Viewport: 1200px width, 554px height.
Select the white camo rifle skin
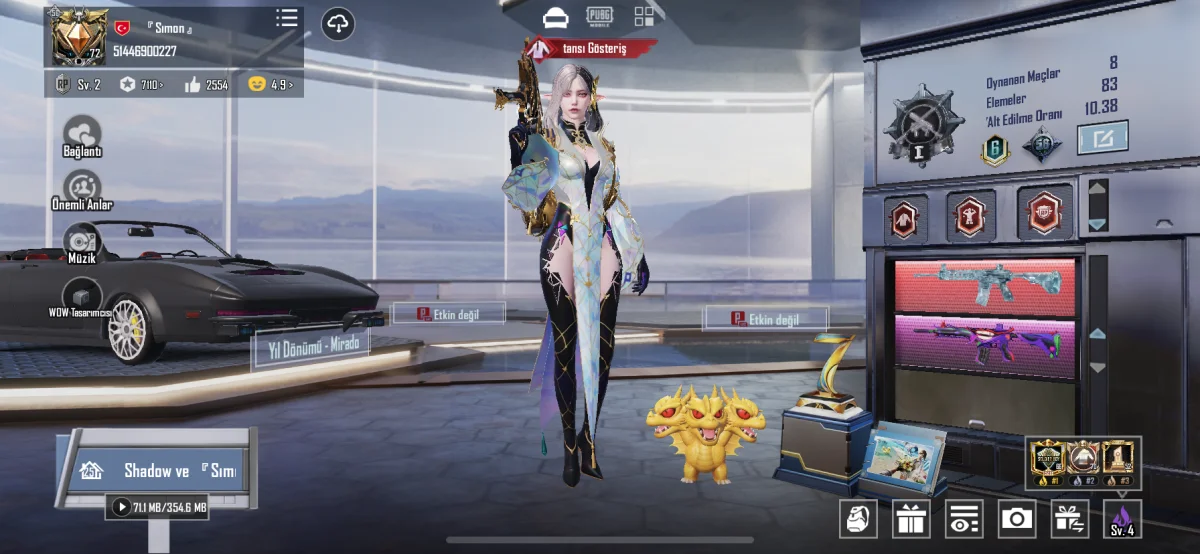(x=984, y=285)
